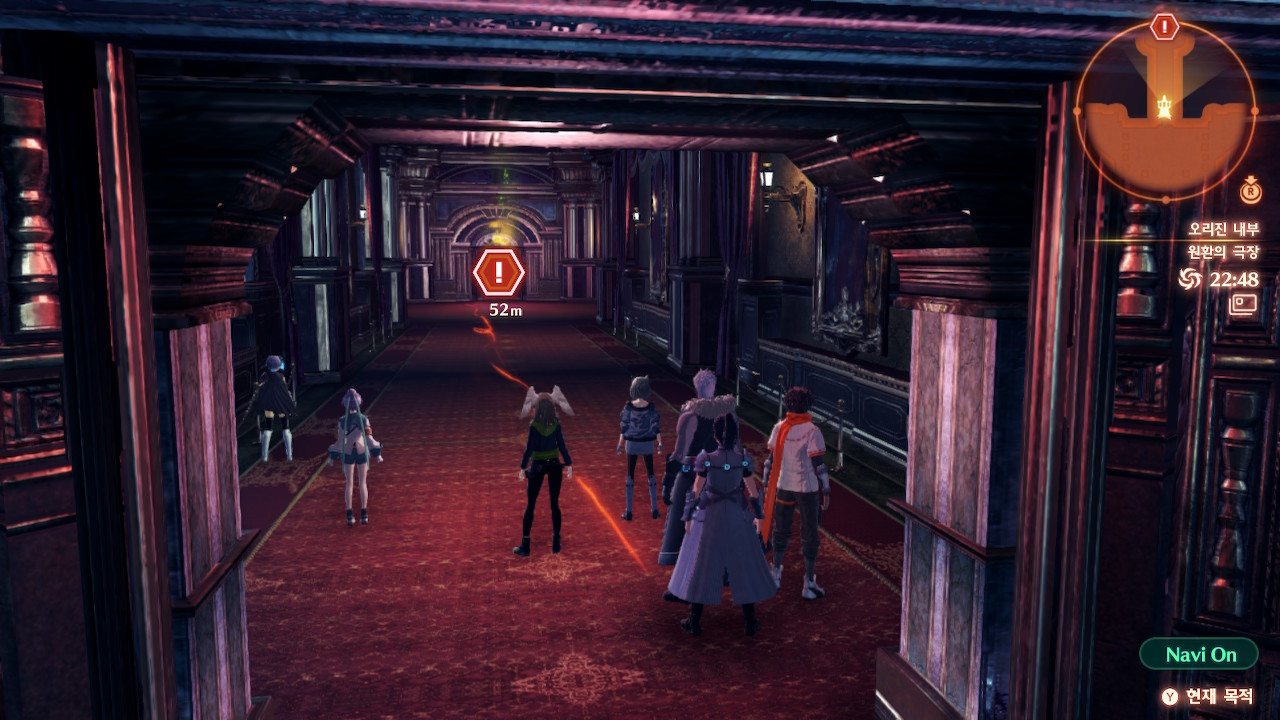Toggle the Navi On button

pyautogui.click(x=1199, y=655)
